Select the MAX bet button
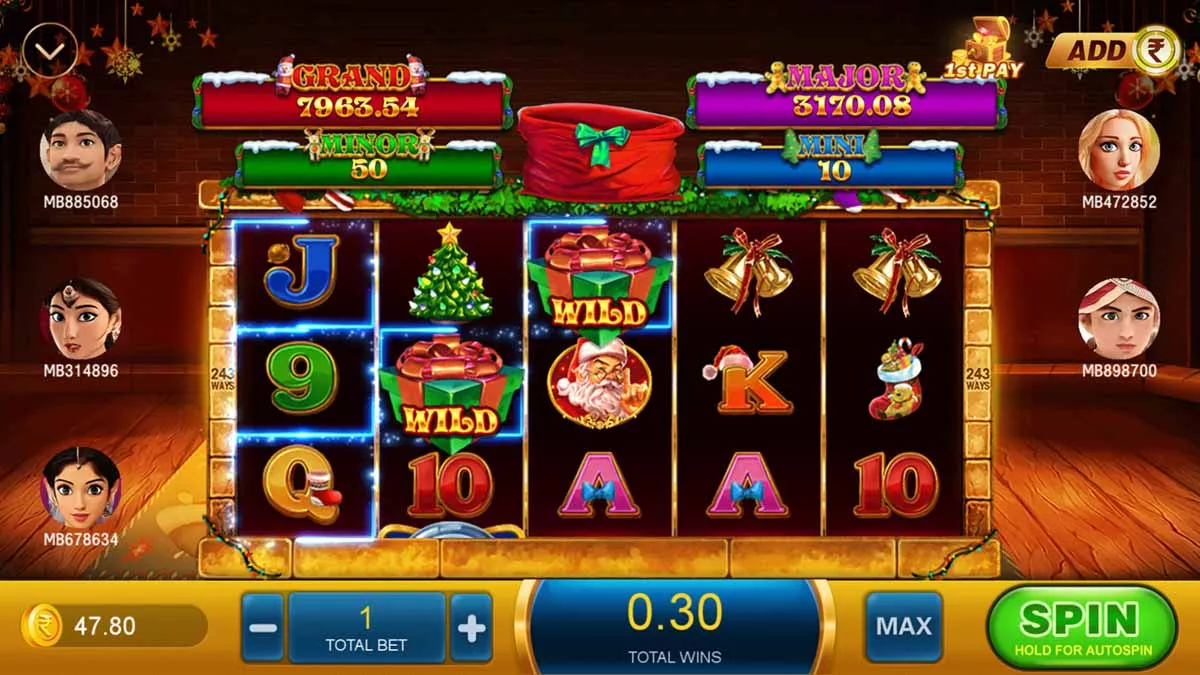The image size is (1200, 675). pyautogui.click(x=904, y=627)
